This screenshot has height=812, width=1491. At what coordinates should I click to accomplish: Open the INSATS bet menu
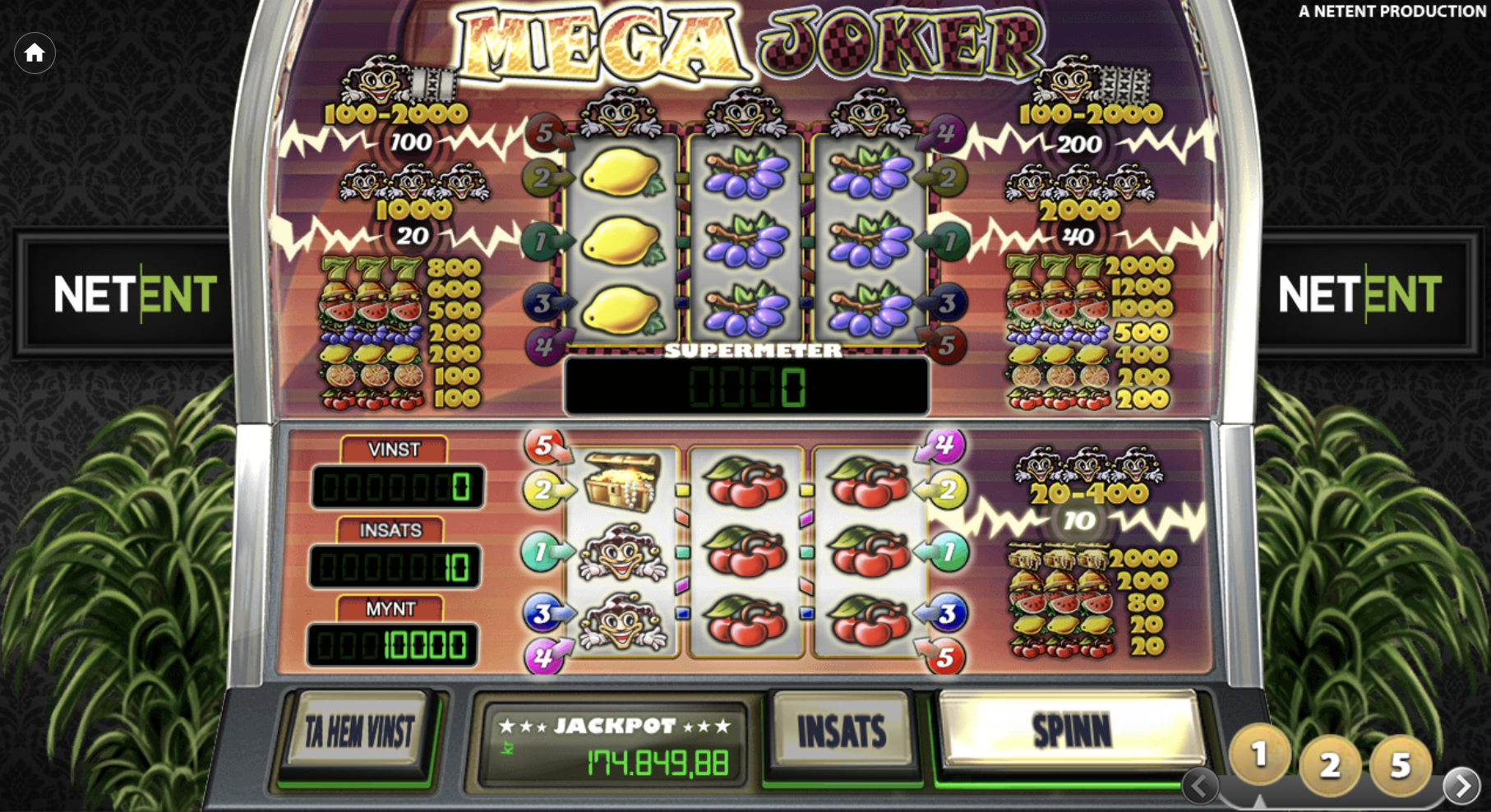pos(840,728)
